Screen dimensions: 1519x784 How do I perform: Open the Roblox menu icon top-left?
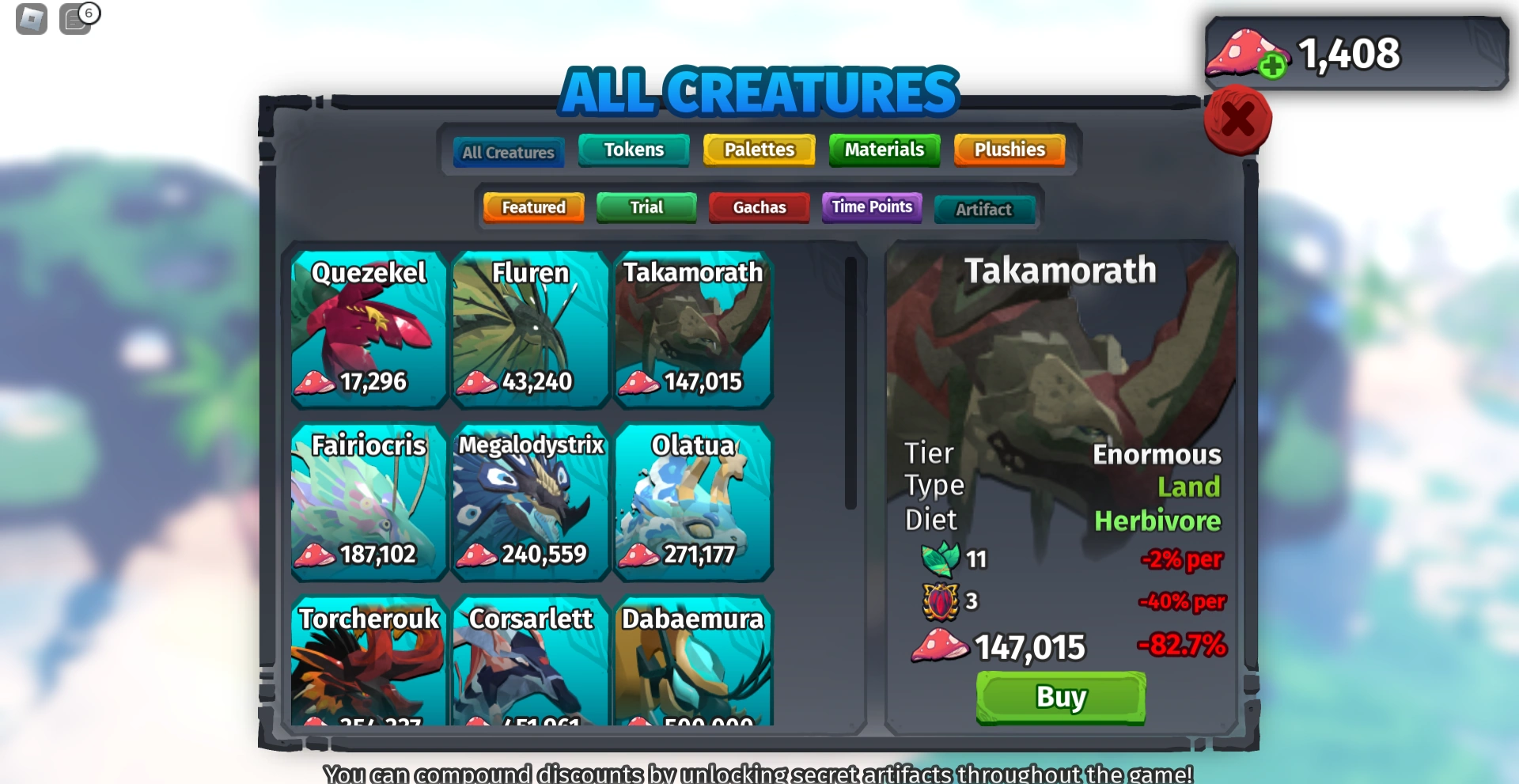29,17
